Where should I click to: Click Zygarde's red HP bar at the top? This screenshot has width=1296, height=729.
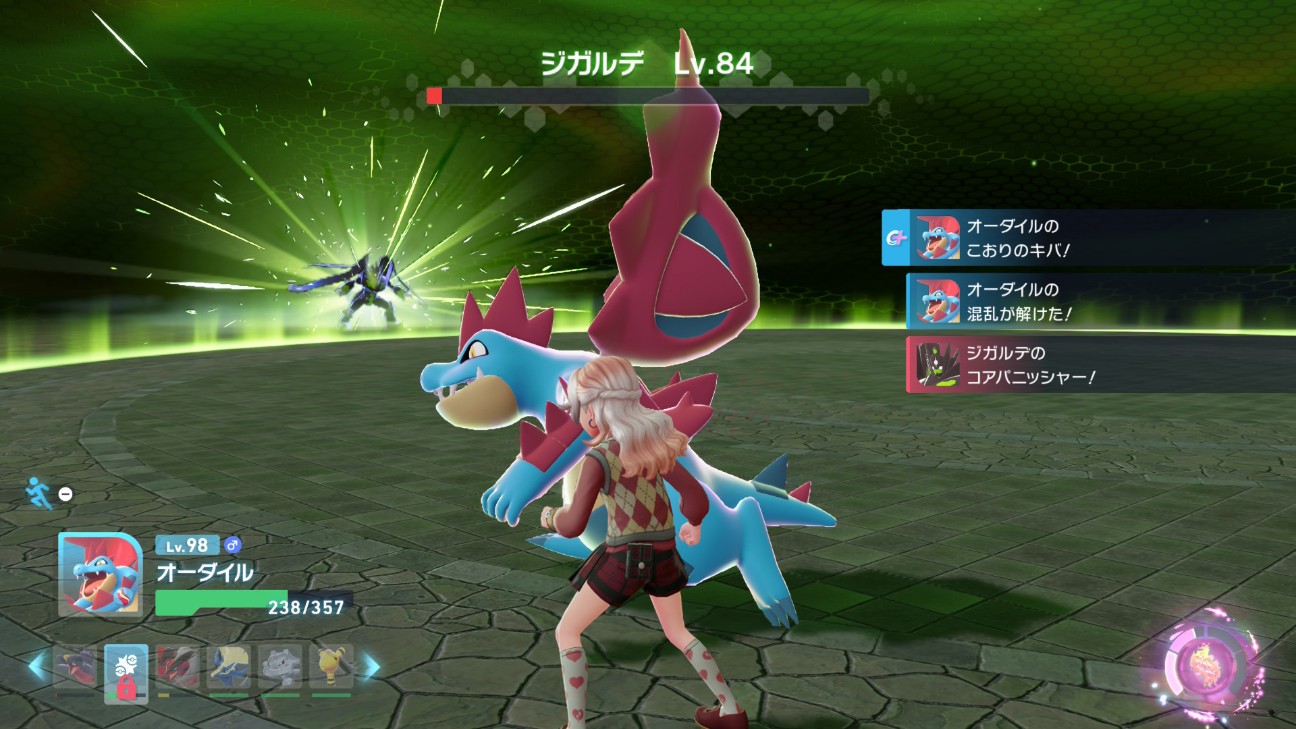[x=435, y=93]
